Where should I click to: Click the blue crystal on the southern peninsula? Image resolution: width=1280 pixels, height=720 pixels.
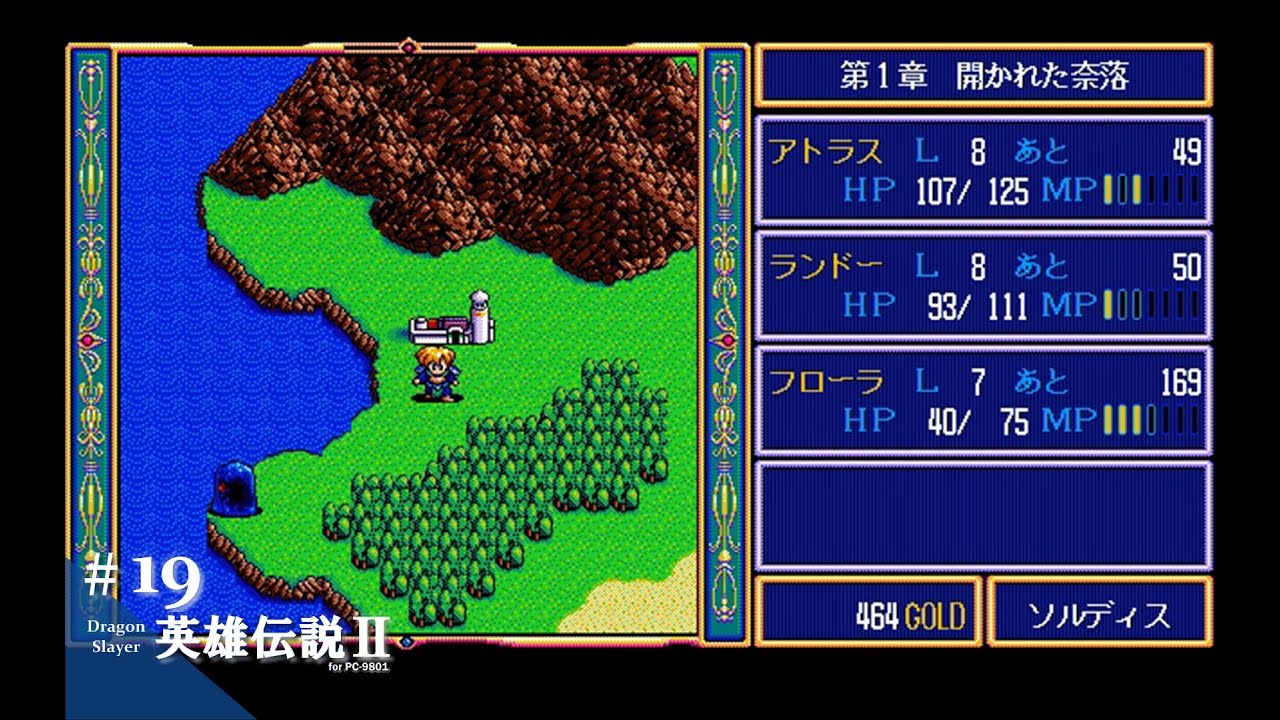pos(235,490)
